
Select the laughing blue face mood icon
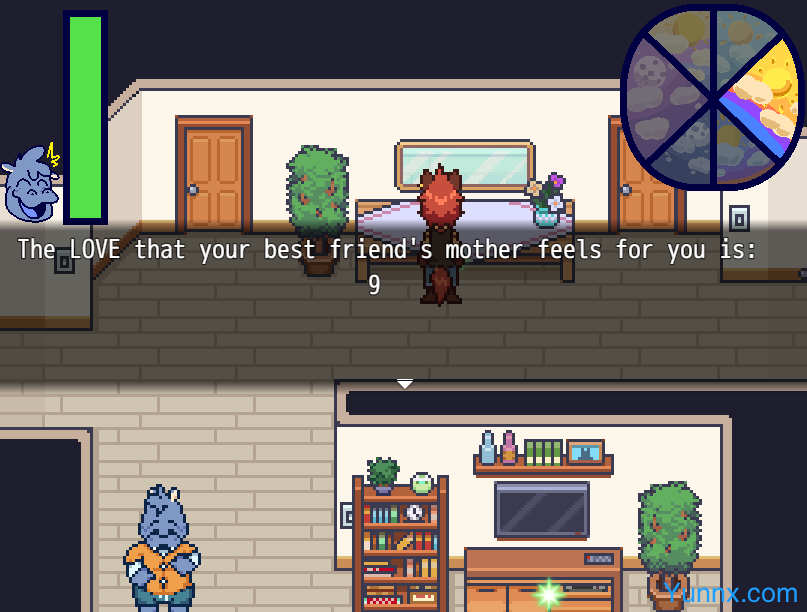31,185
